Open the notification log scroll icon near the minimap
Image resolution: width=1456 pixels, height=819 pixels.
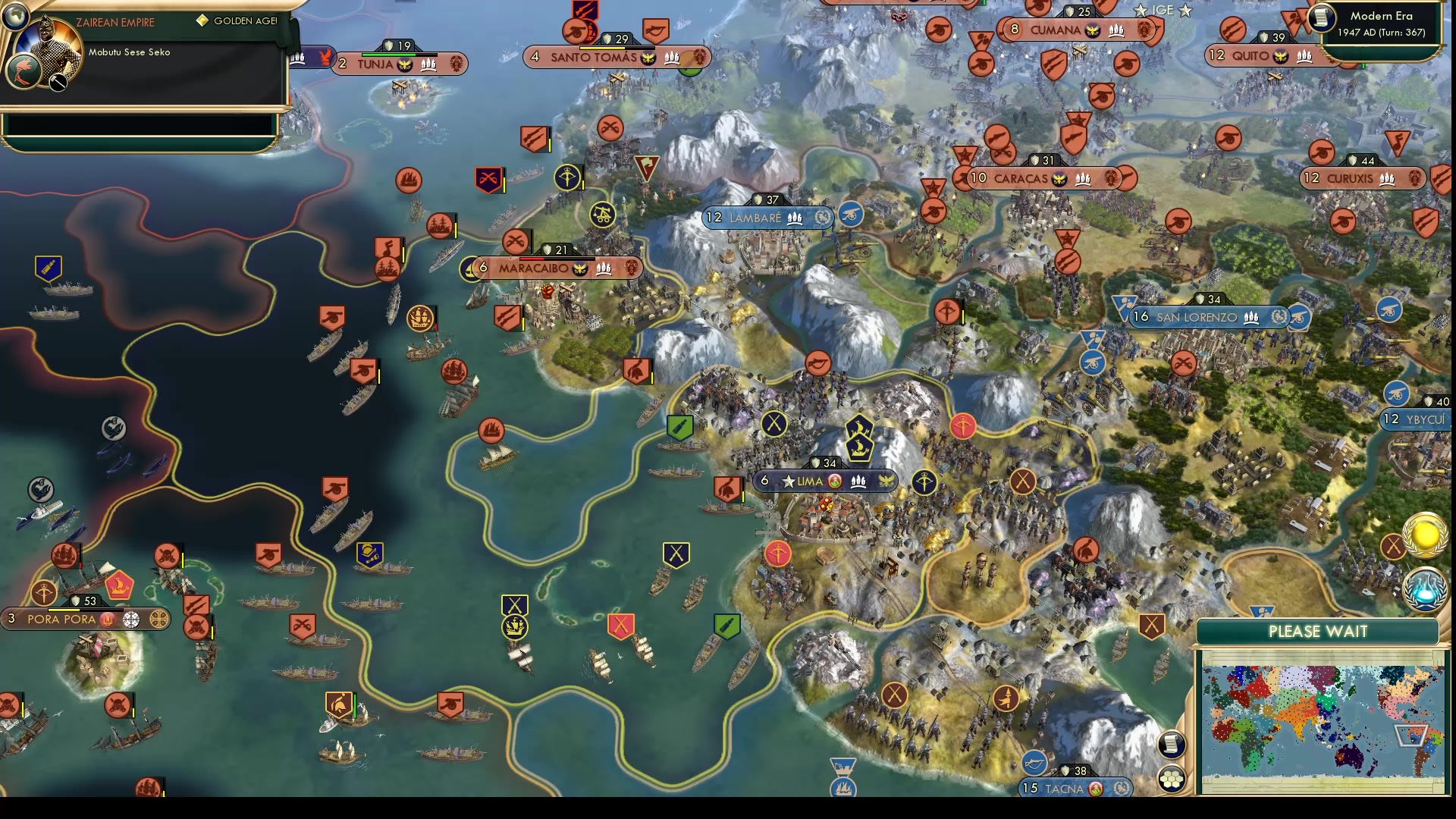coord(1172,745)
